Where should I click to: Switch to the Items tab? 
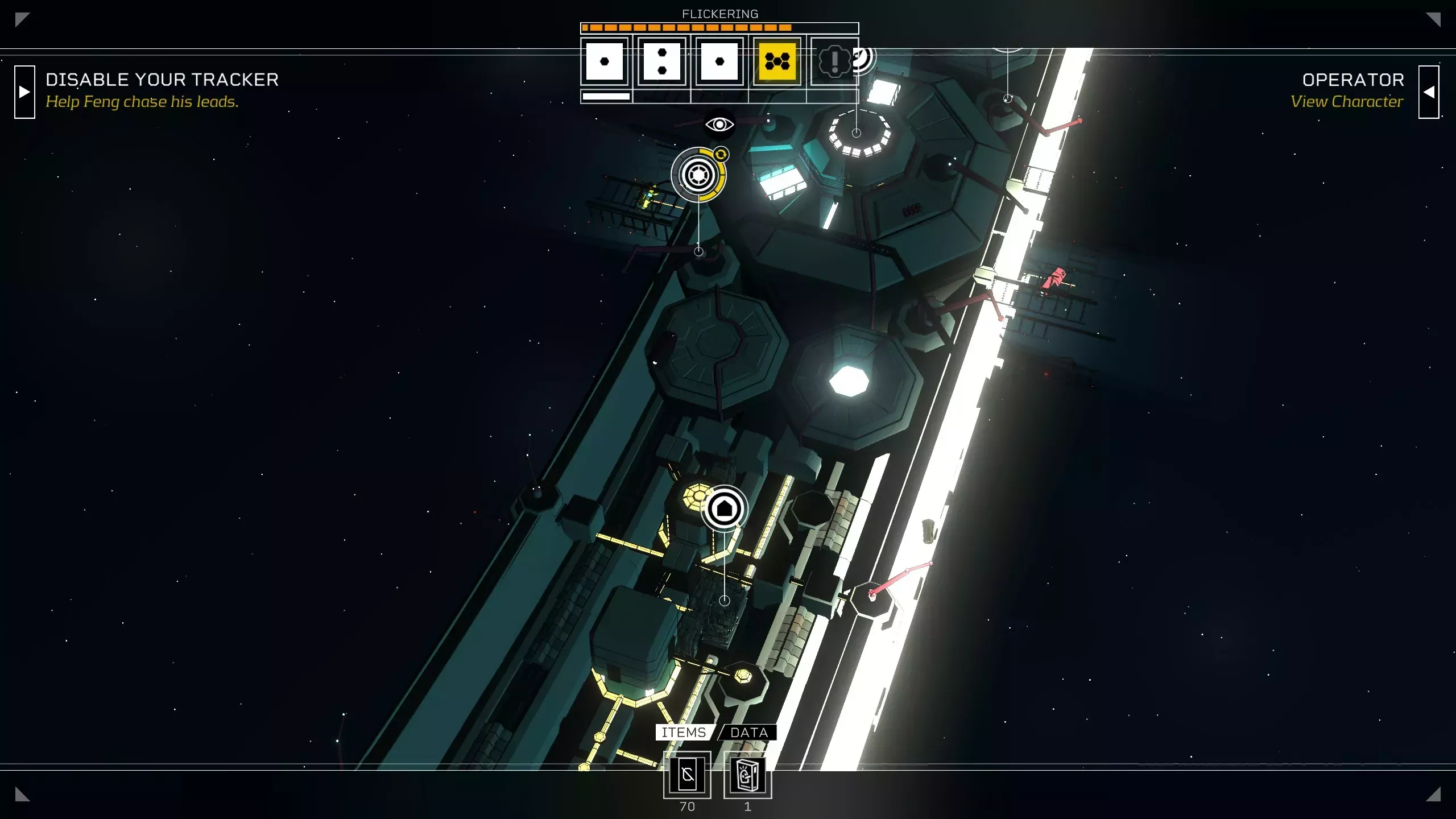click(684, 733)
